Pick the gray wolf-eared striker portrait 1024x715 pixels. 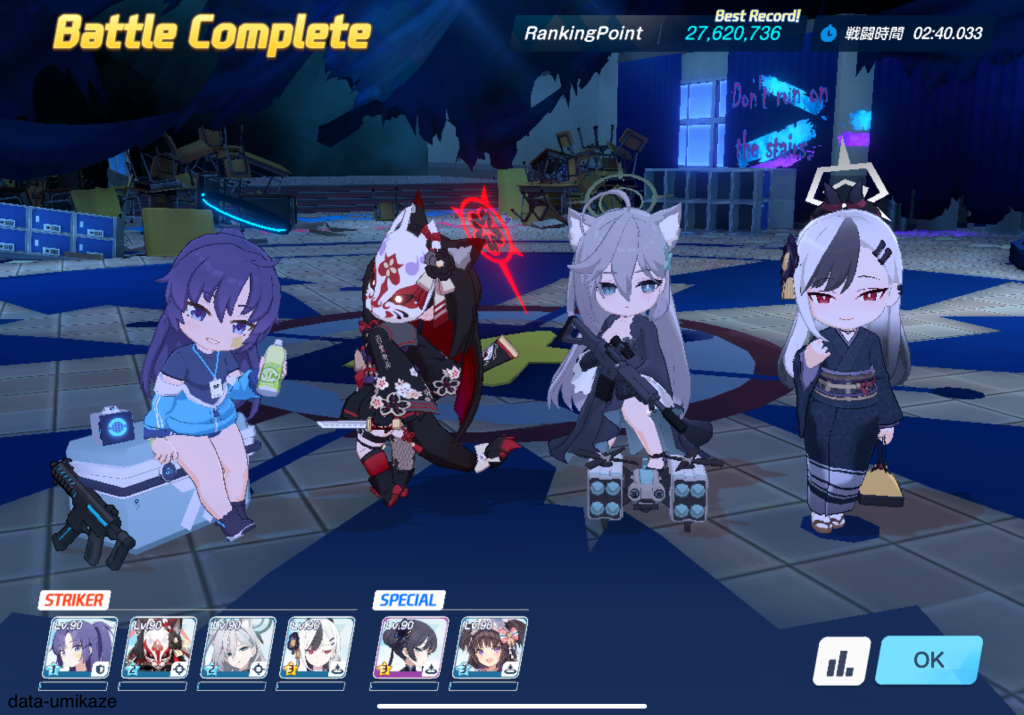pyautogui.click(x=238, y=645)
